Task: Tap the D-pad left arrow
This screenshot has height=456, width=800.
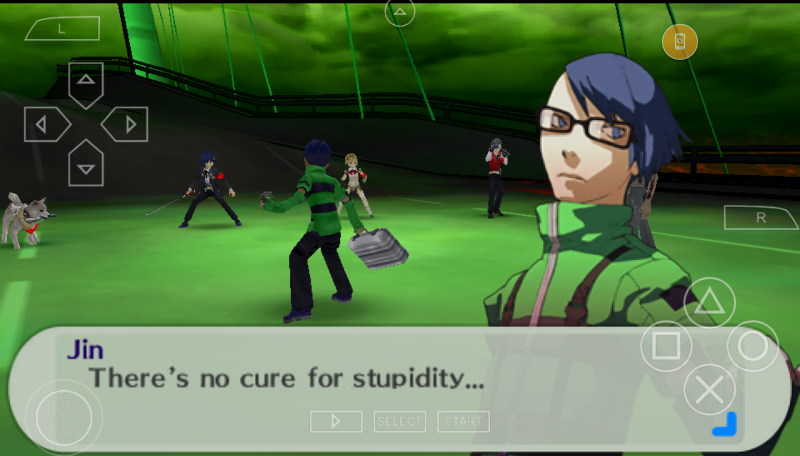Action: (45, 124)
